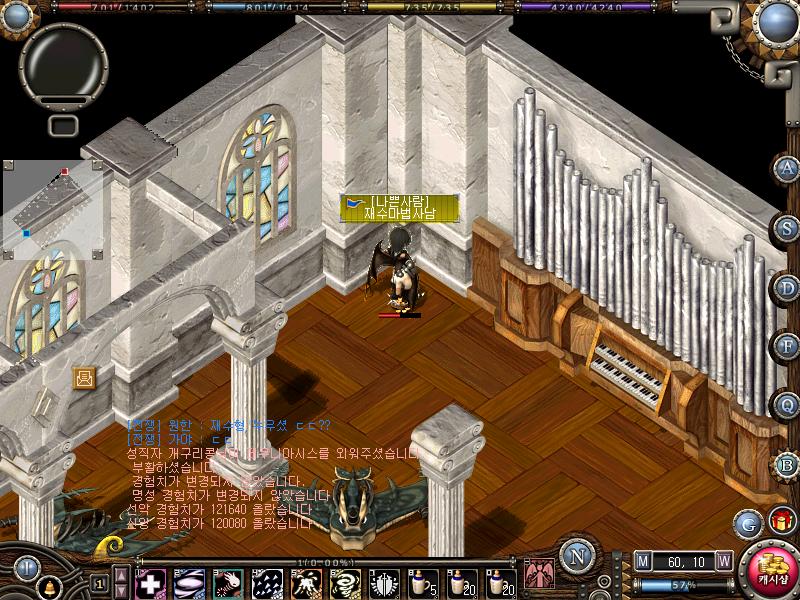Click the round F button
This screenshot has width=800, height=600.
coord(788,345)
